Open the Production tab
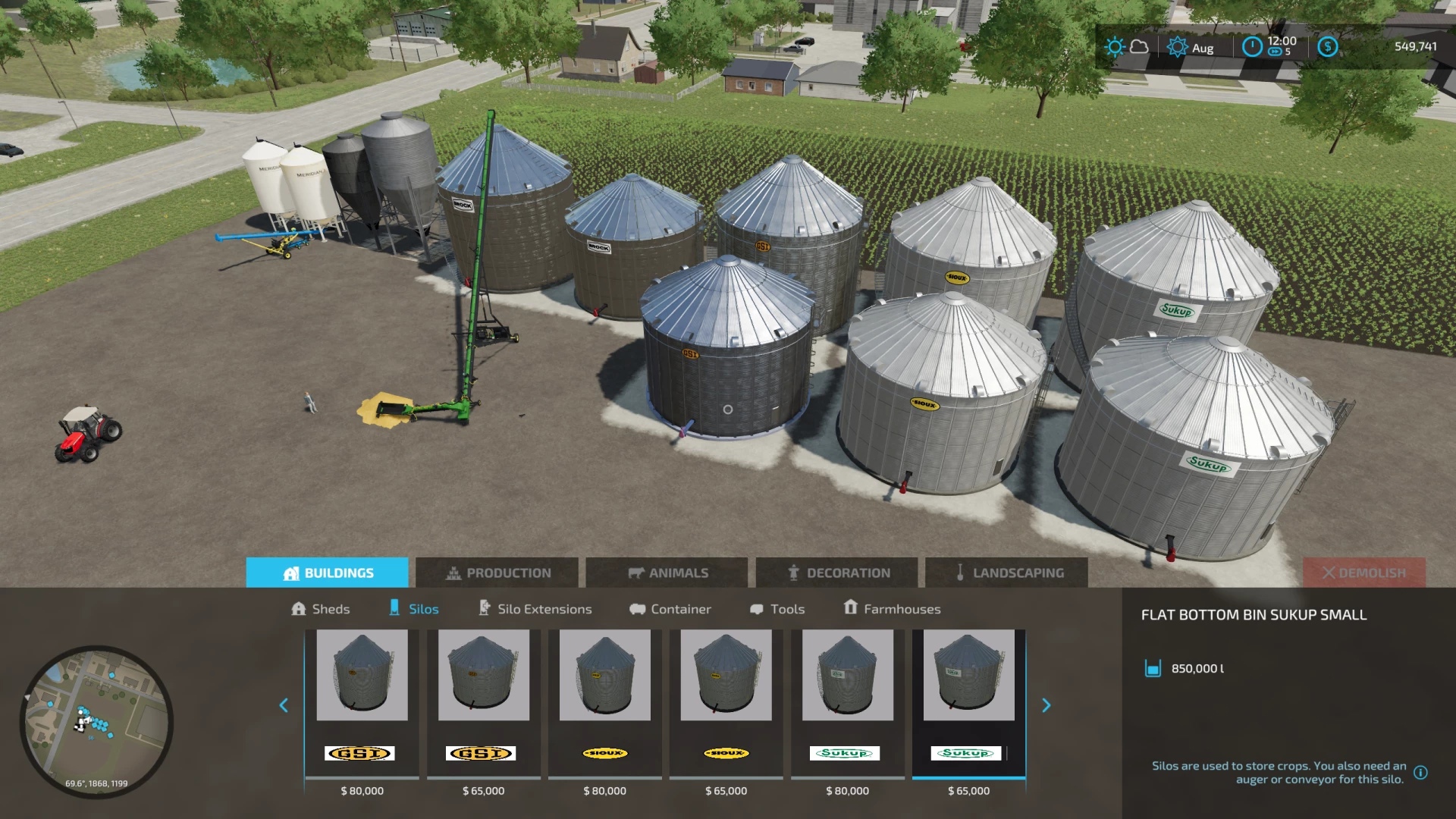Image resolution: width=1456 pixels, height=819 pixels. tap(497, 573)
